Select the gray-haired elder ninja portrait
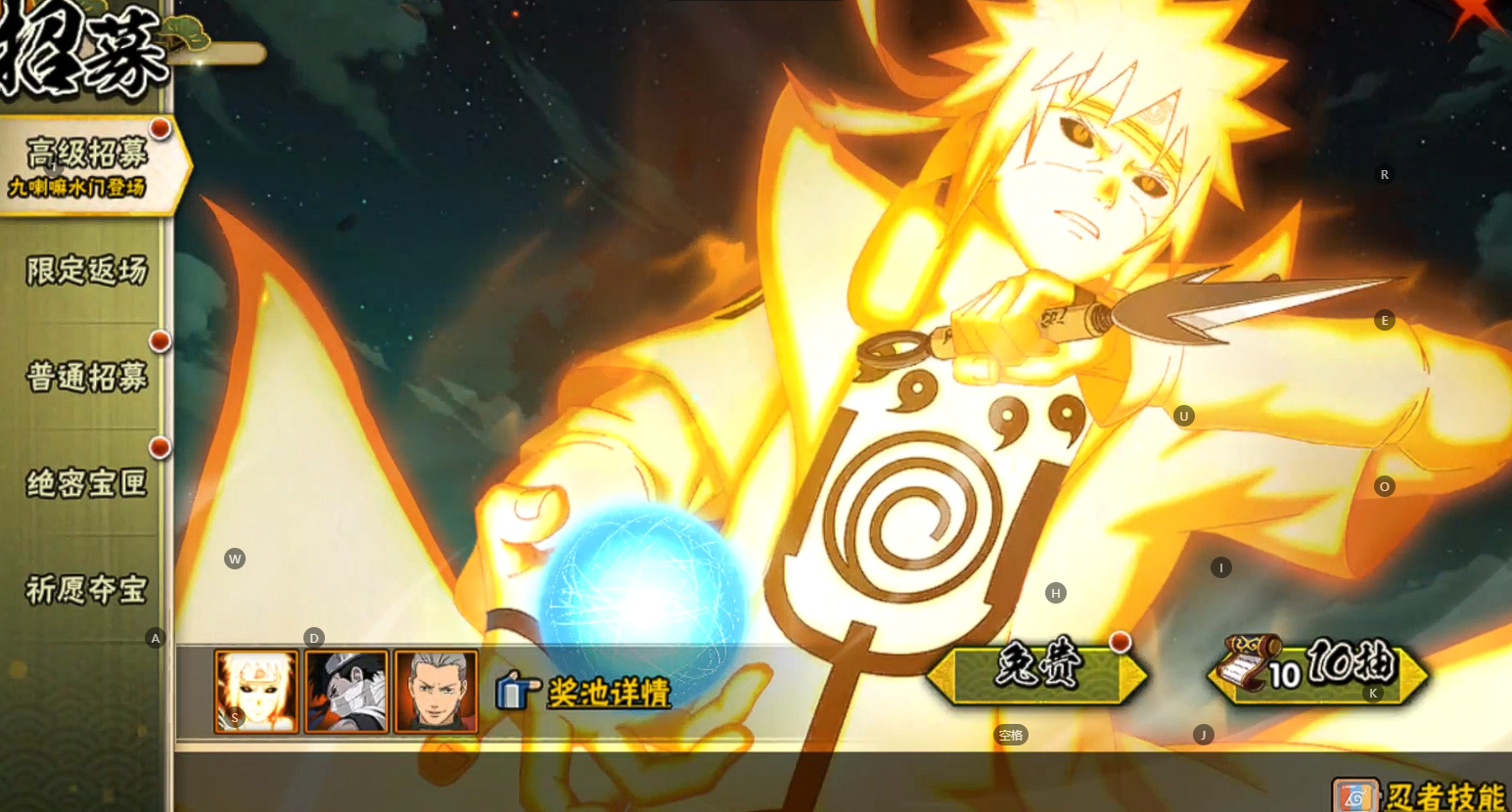The width and height of the screenshot is (1512, 812). [x=435, y=692]
